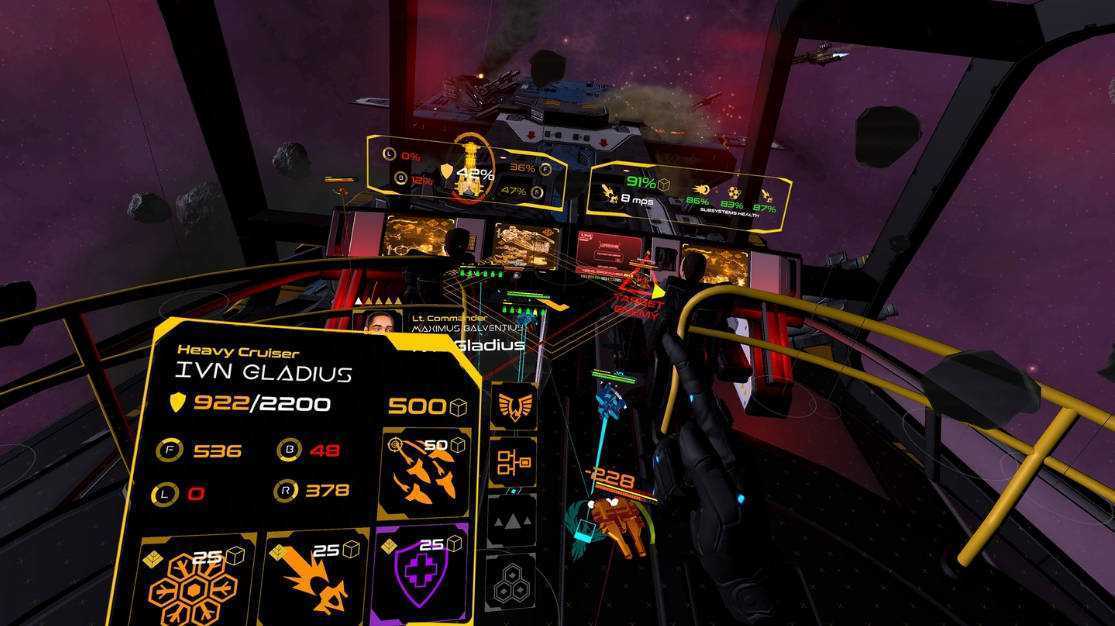Open the three-triangles formation tab
Image resolution: width=1115 pixels, height=626 pixels.
(511, 520)
